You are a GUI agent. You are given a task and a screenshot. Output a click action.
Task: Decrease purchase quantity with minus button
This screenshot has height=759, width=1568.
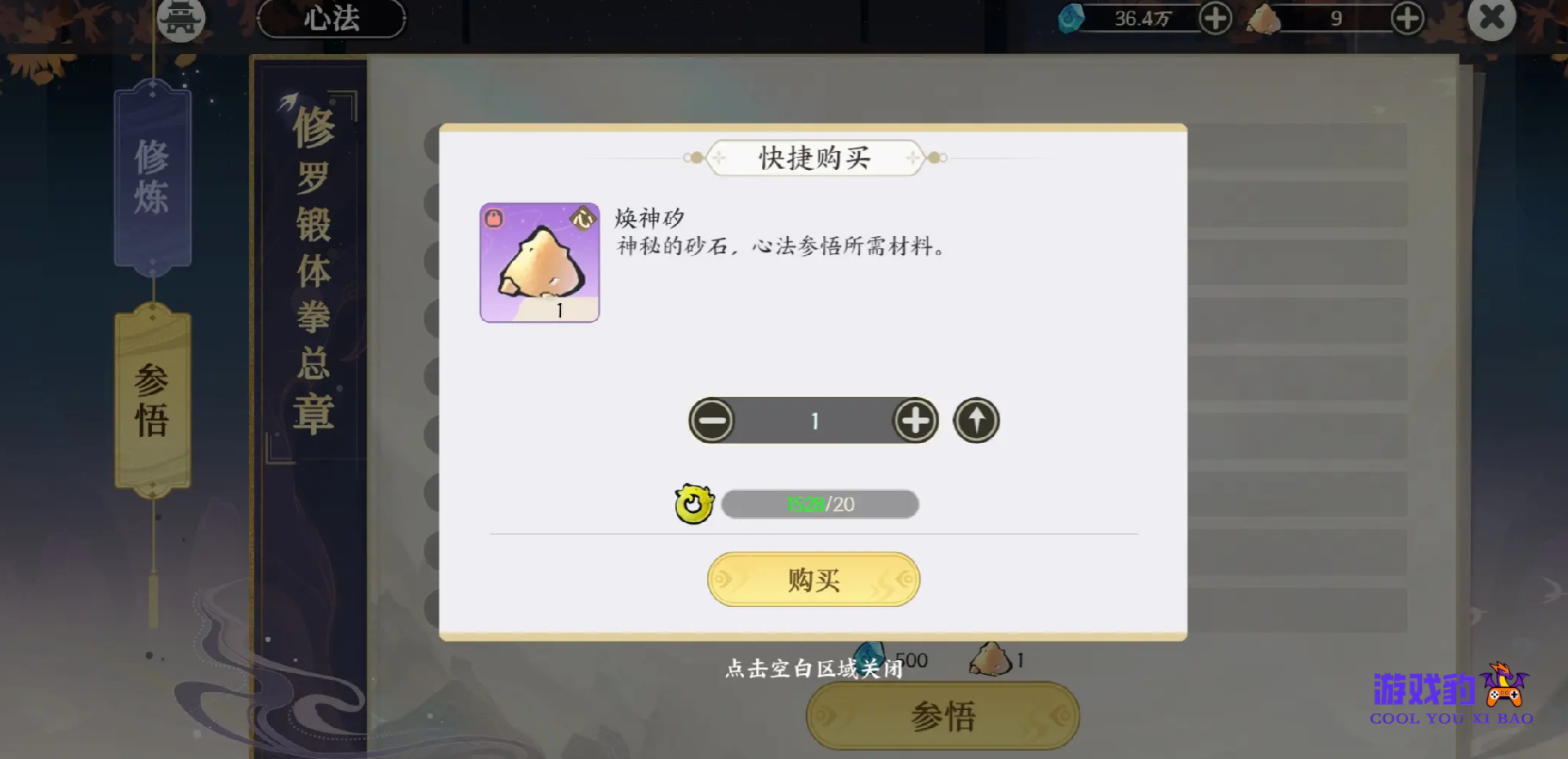click(711, 421)
